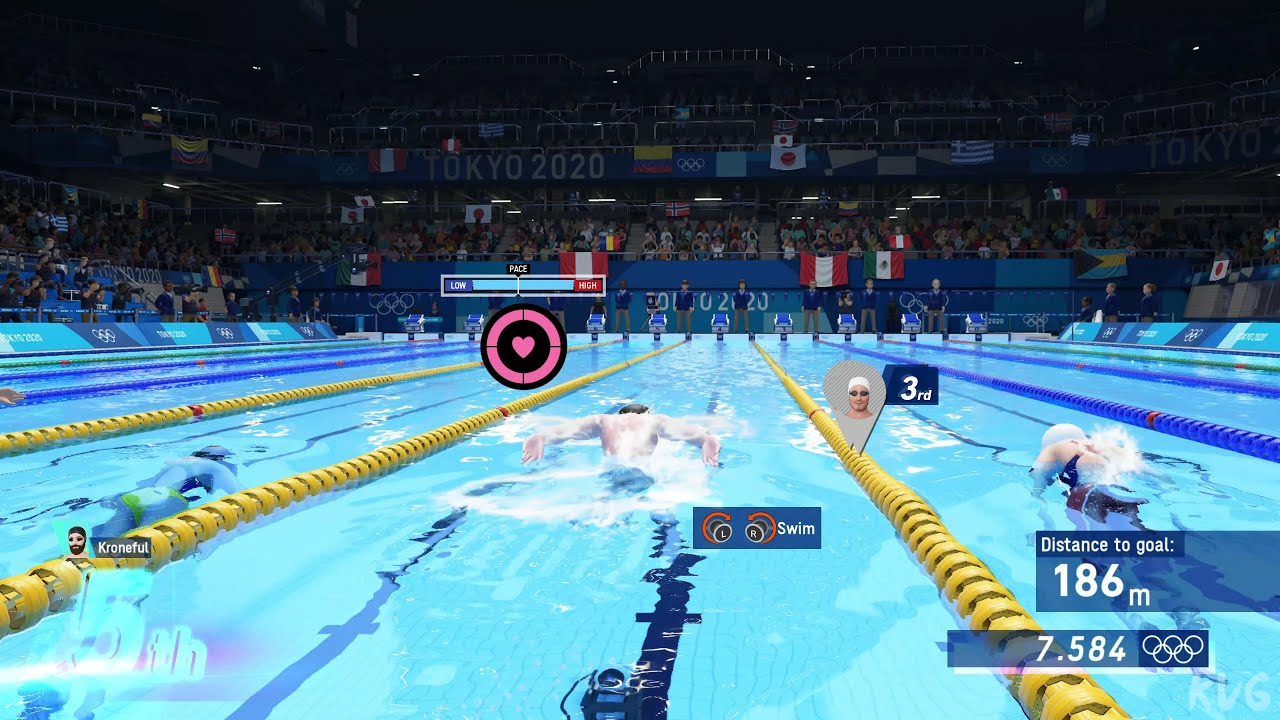1280x720 pixels.
Task: Select the 3rd place opponent portrait marker
Action: click(857, 397)
